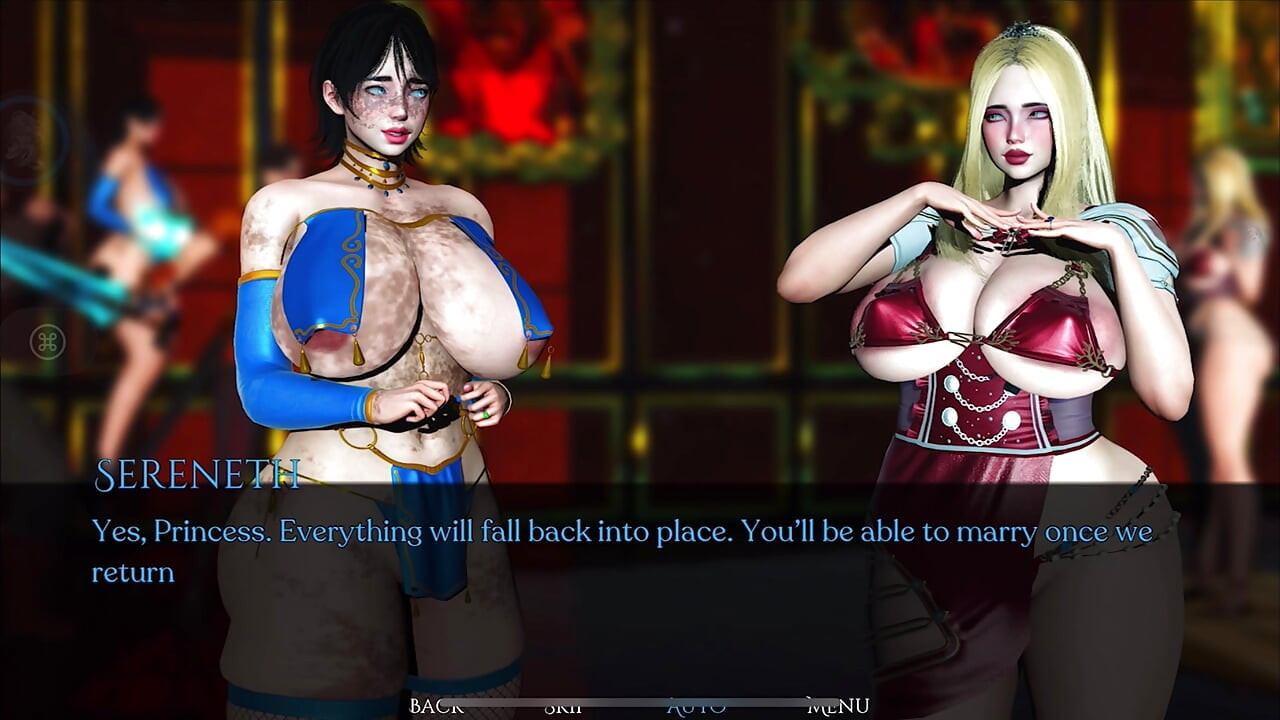Go back with the BACK button
This screenshot has height=720, width=1280.
coord(436,707)
